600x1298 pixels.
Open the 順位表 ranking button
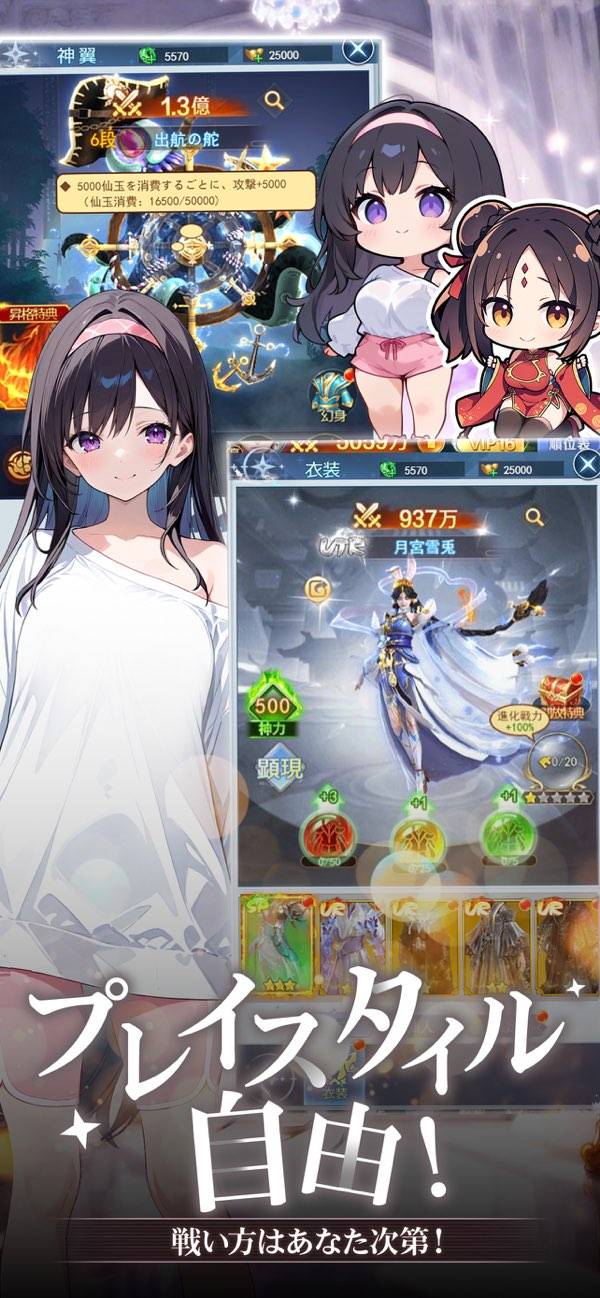coord(571,444)
